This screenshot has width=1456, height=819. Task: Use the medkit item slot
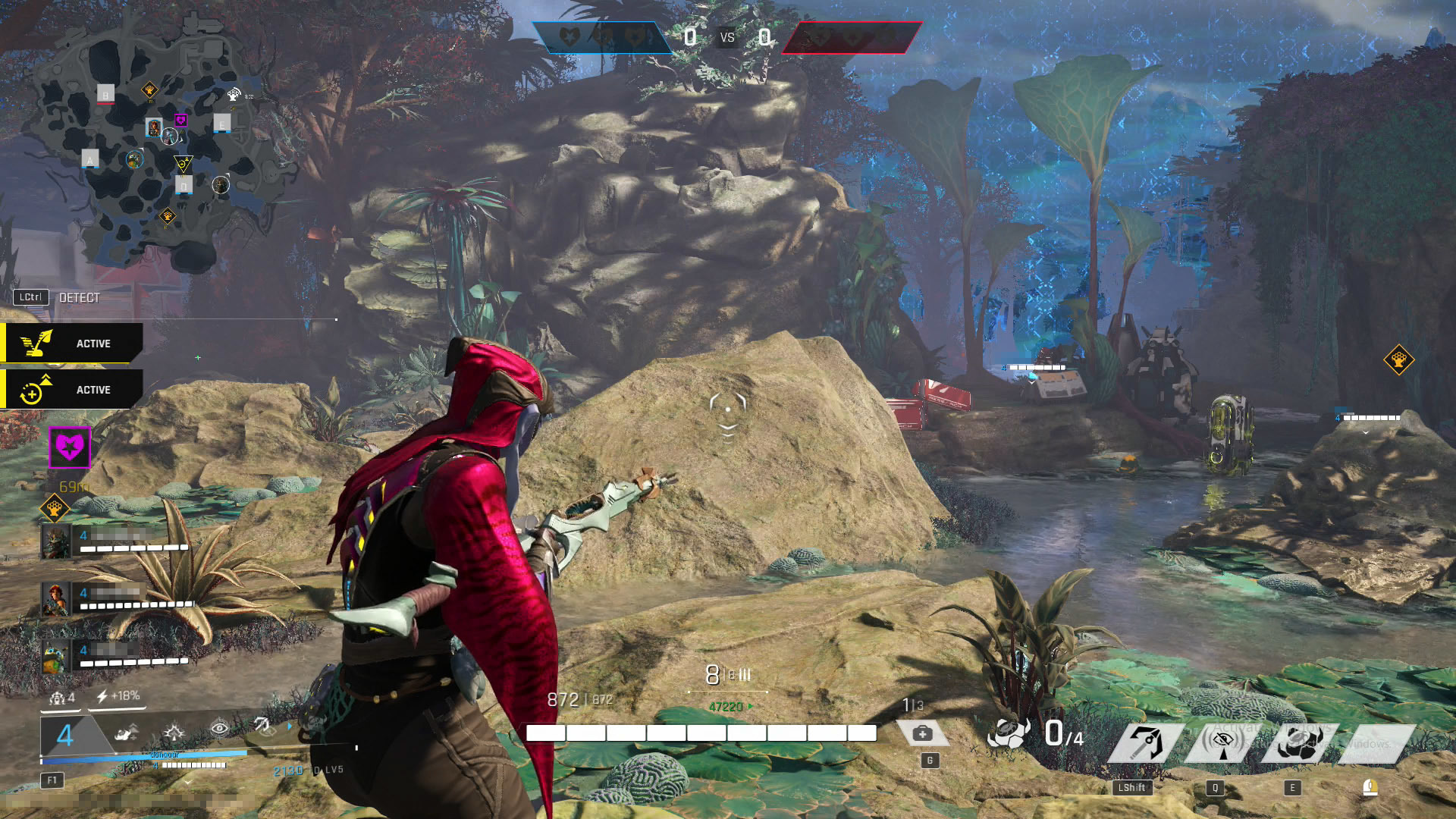point(923,733)
